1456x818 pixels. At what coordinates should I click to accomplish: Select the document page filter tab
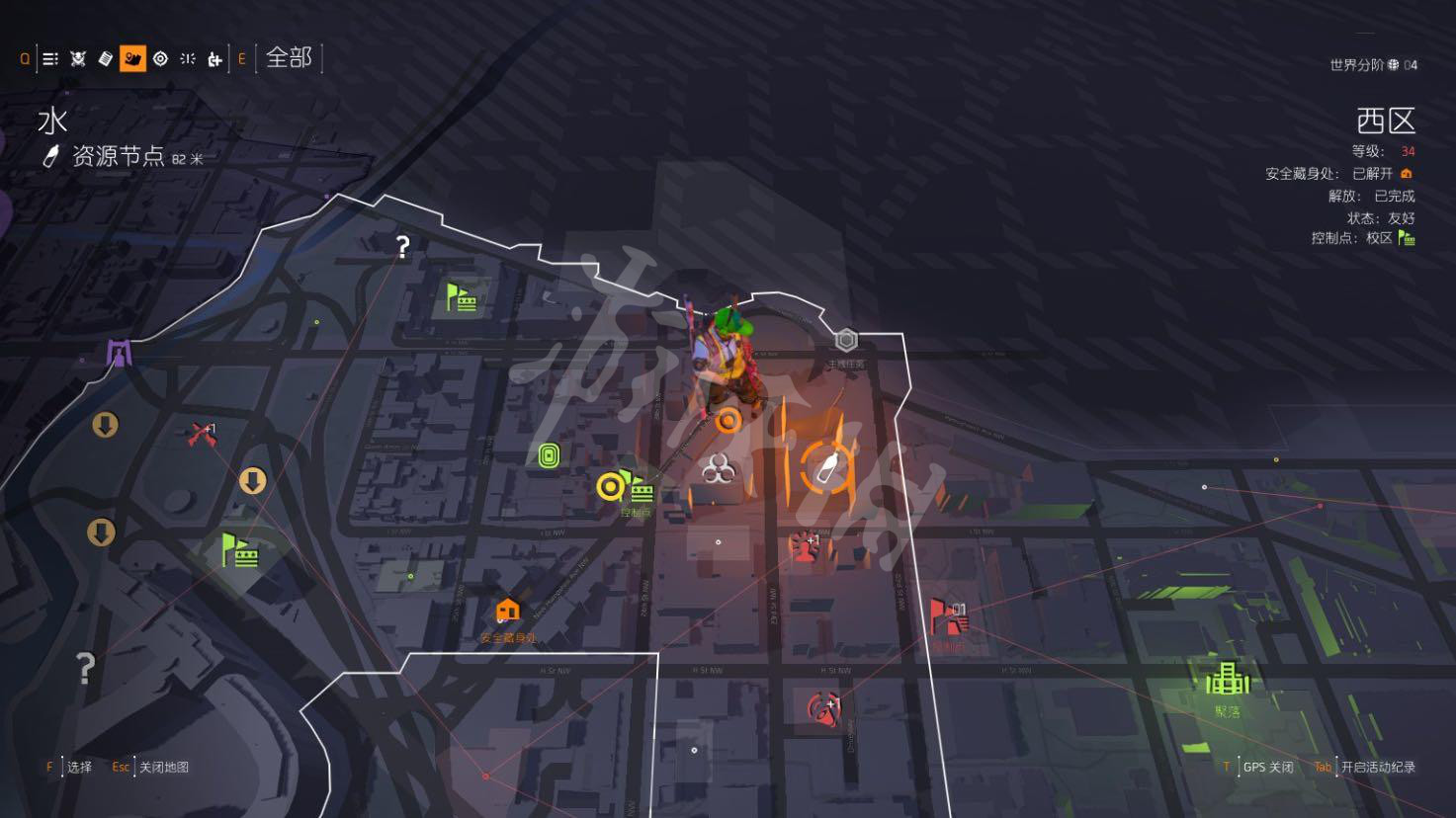click(106, 59)
